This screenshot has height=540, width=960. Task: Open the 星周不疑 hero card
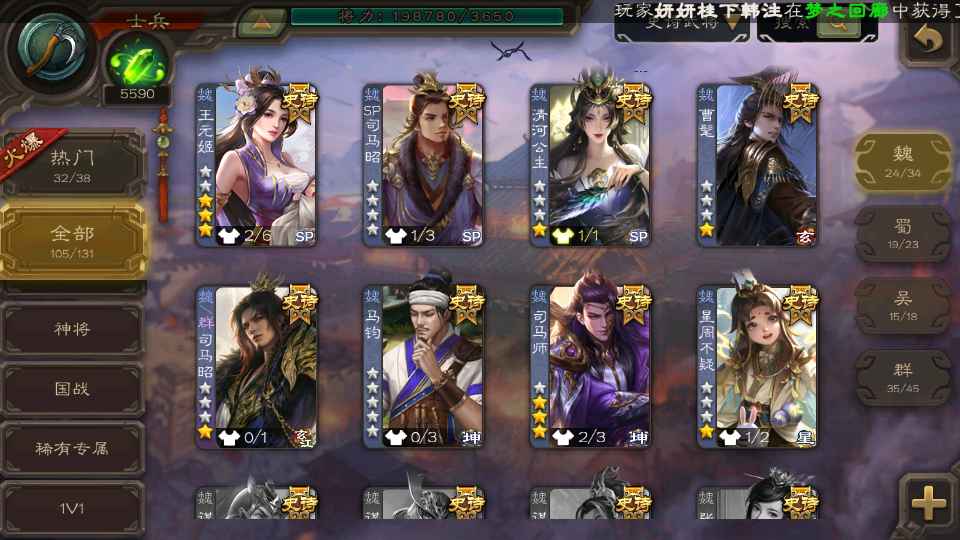[757, 366]
